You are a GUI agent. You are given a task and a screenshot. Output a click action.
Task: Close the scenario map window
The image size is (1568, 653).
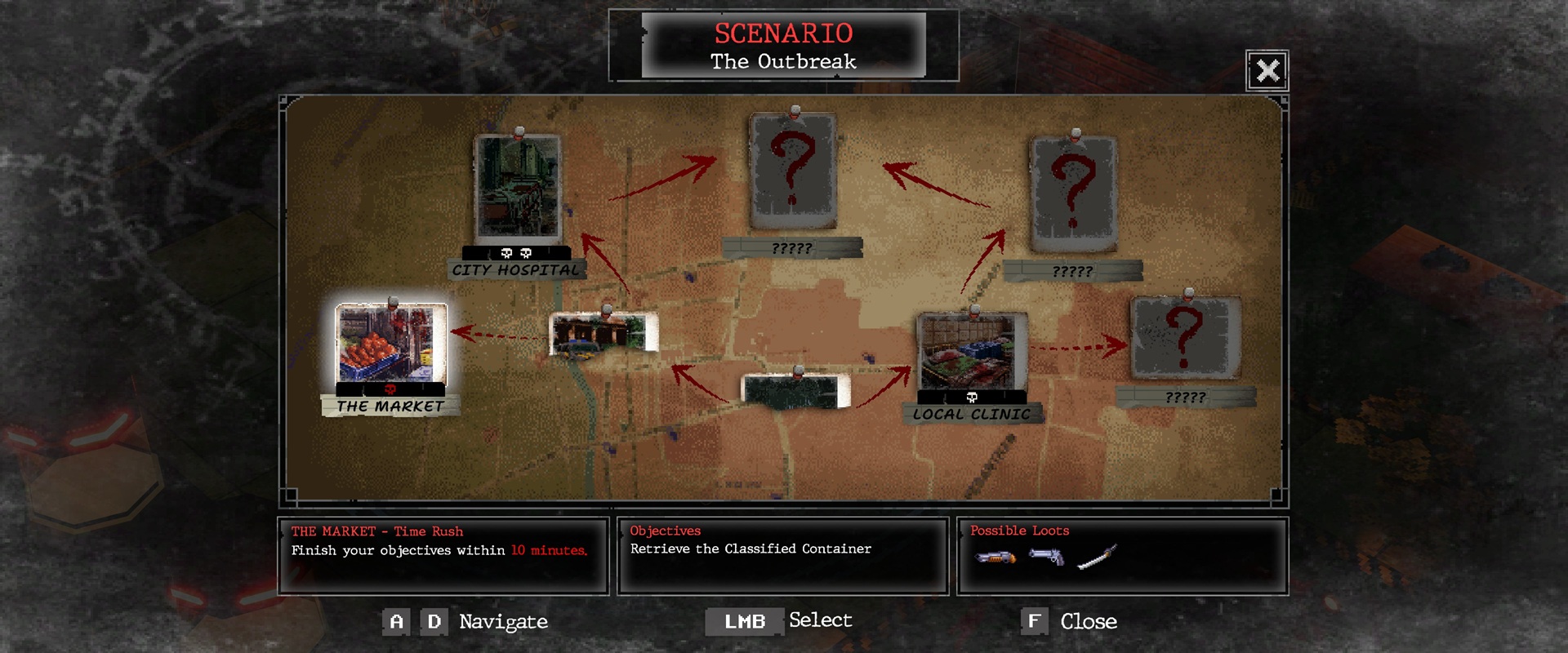pyautogui.click(x=1267, y=71)
